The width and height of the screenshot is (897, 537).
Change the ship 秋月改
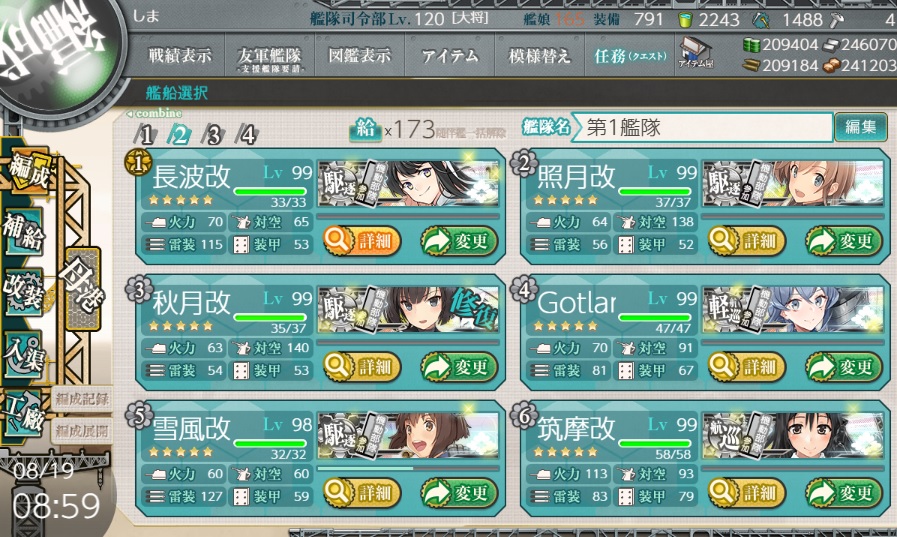click(458, 366)
